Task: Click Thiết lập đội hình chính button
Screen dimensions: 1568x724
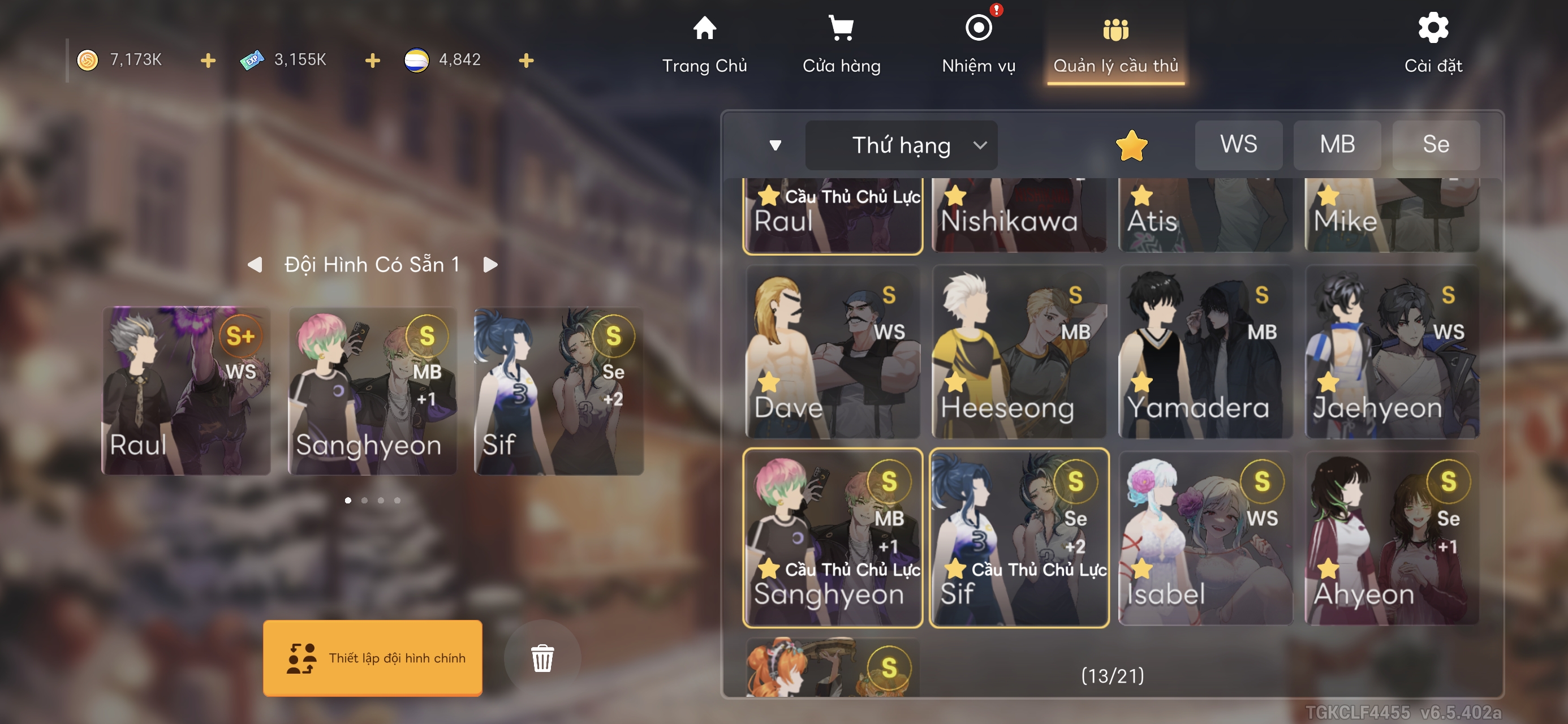Action: [x=373, y=658]
